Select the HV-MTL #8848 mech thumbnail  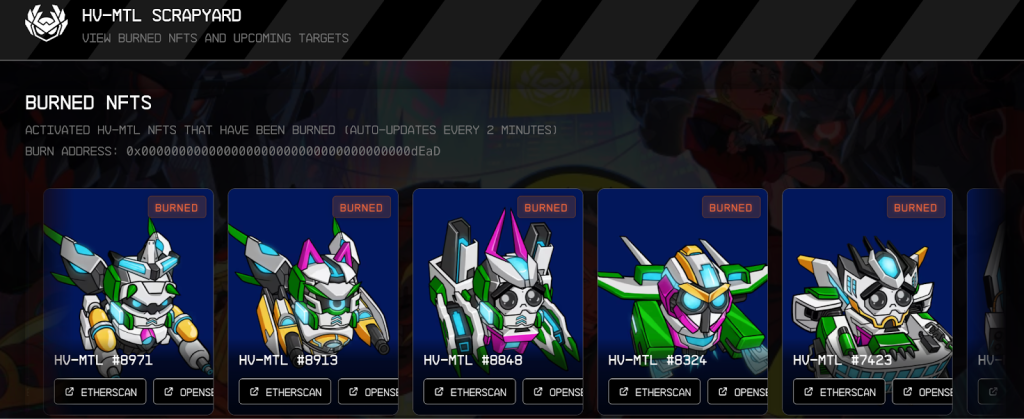point(497,285)
